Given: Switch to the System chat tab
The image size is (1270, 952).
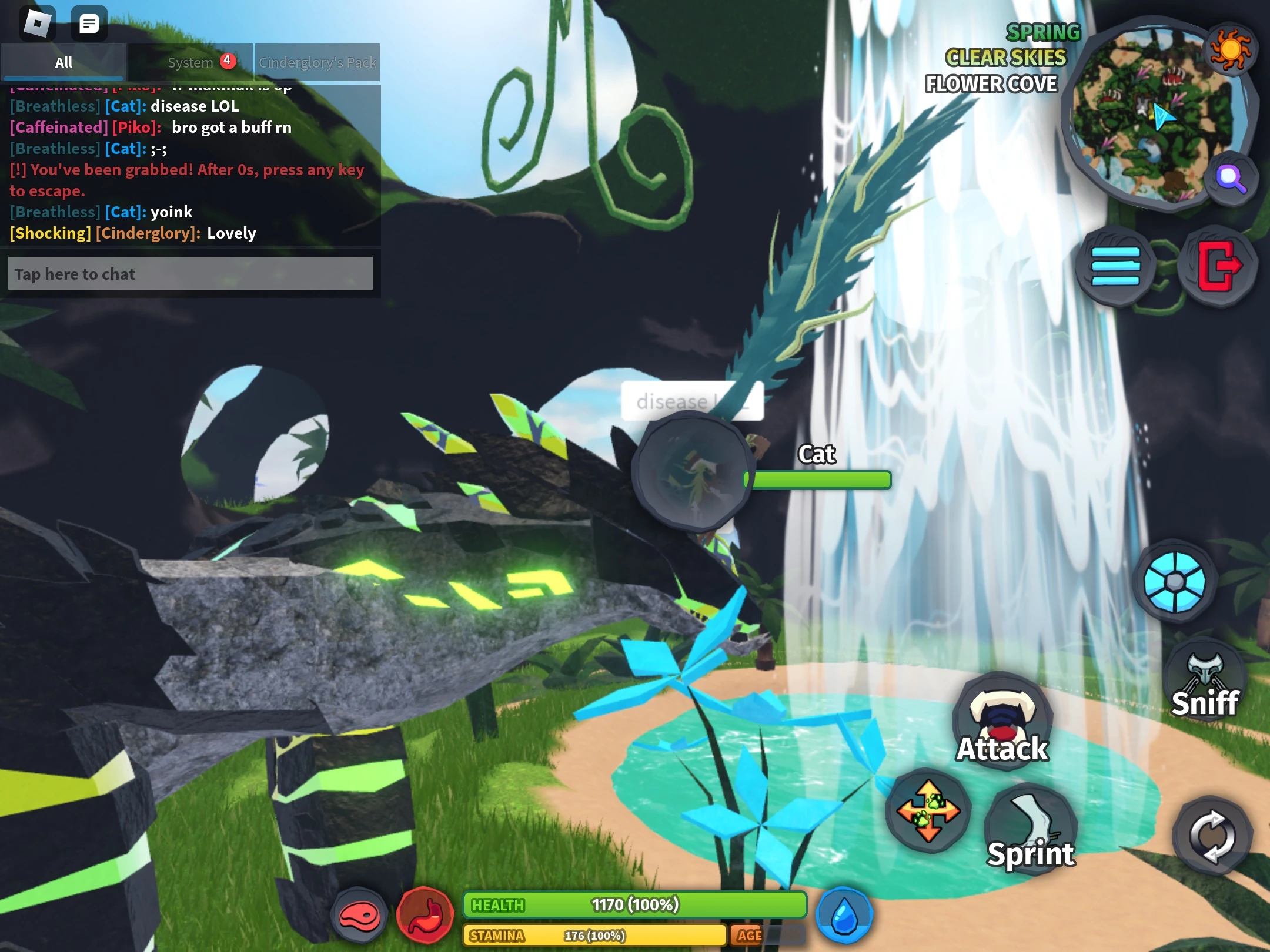Looking at the screenshot, I should (190, 62).
